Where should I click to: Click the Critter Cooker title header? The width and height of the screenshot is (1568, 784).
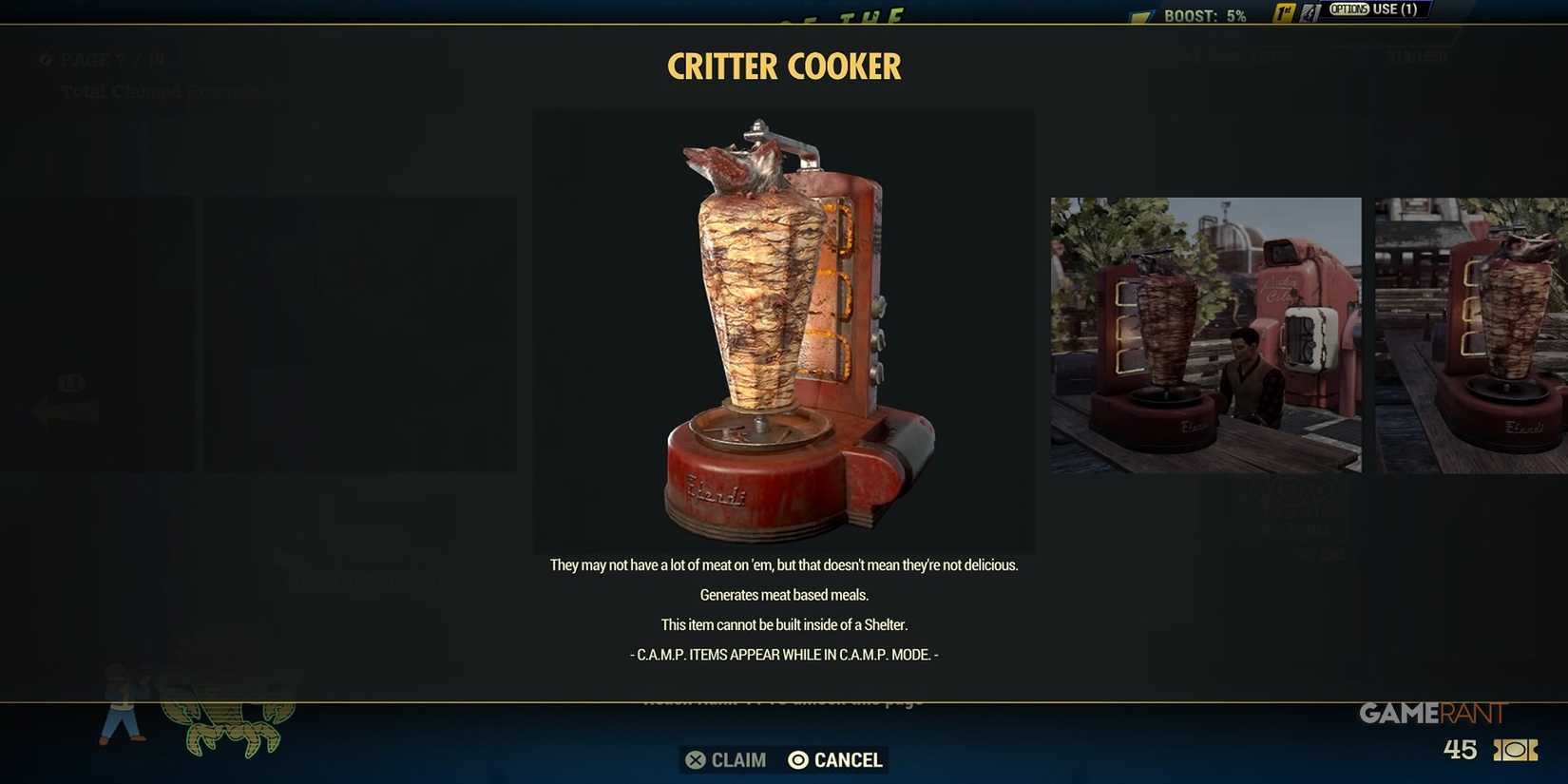tap(784, 66)
